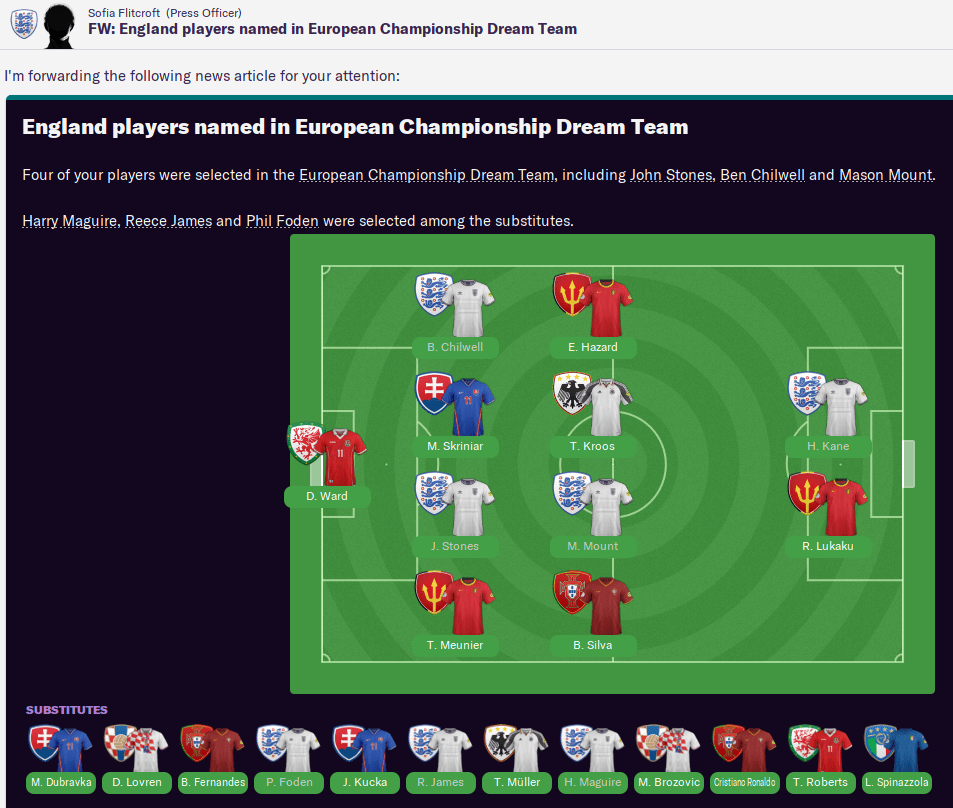Open the Harry Maguire text link
Viewport: 953px width, 808px height.
tap(69, 220)
